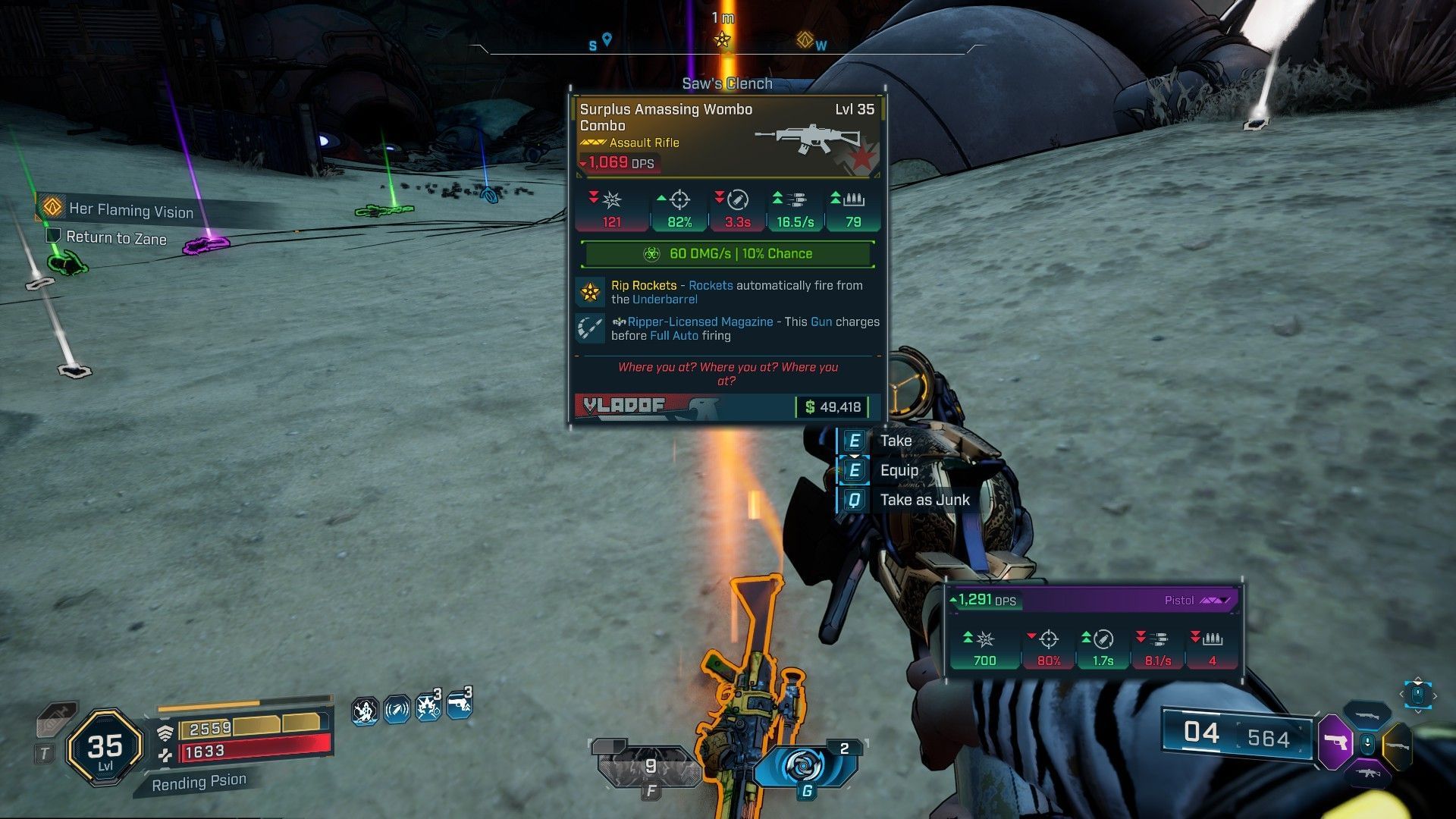Image resolution: width=1456 pixels, height=819 pixels.
Task: Open the Her Flaming Vision quest tracker
Action: 130,210
